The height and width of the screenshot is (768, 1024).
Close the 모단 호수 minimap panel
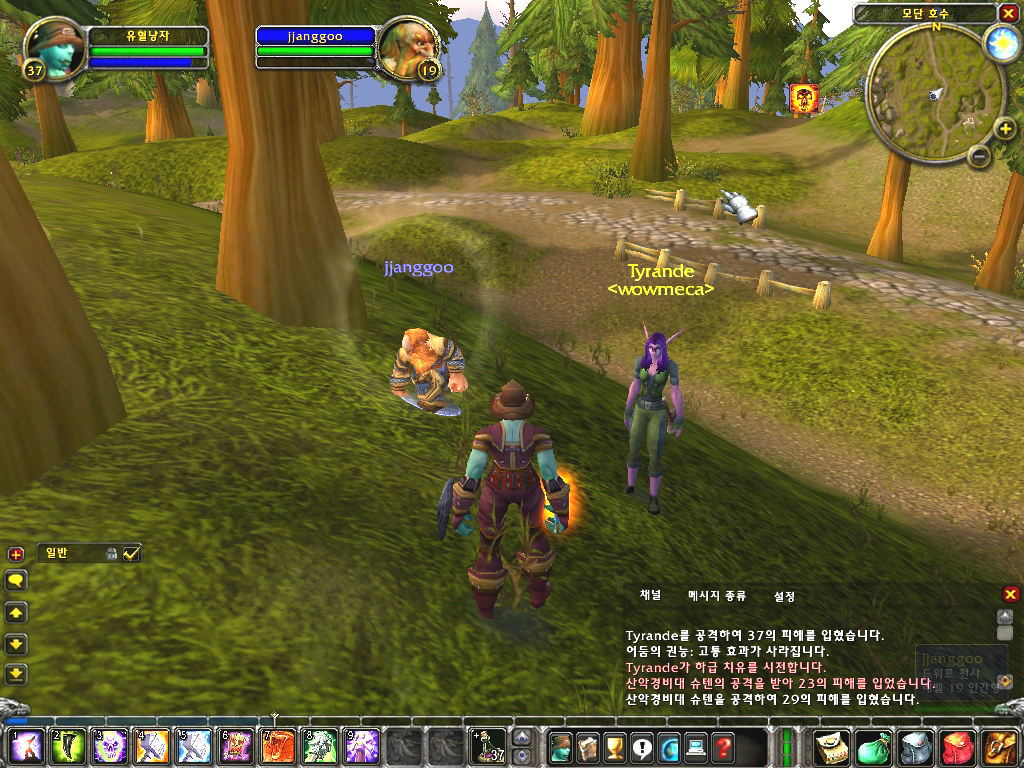click(1007, 13)
